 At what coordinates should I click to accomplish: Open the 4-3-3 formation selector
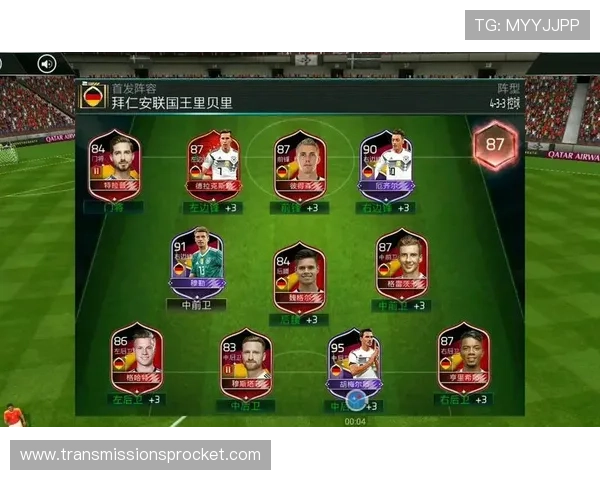click(x=504, y=97)
